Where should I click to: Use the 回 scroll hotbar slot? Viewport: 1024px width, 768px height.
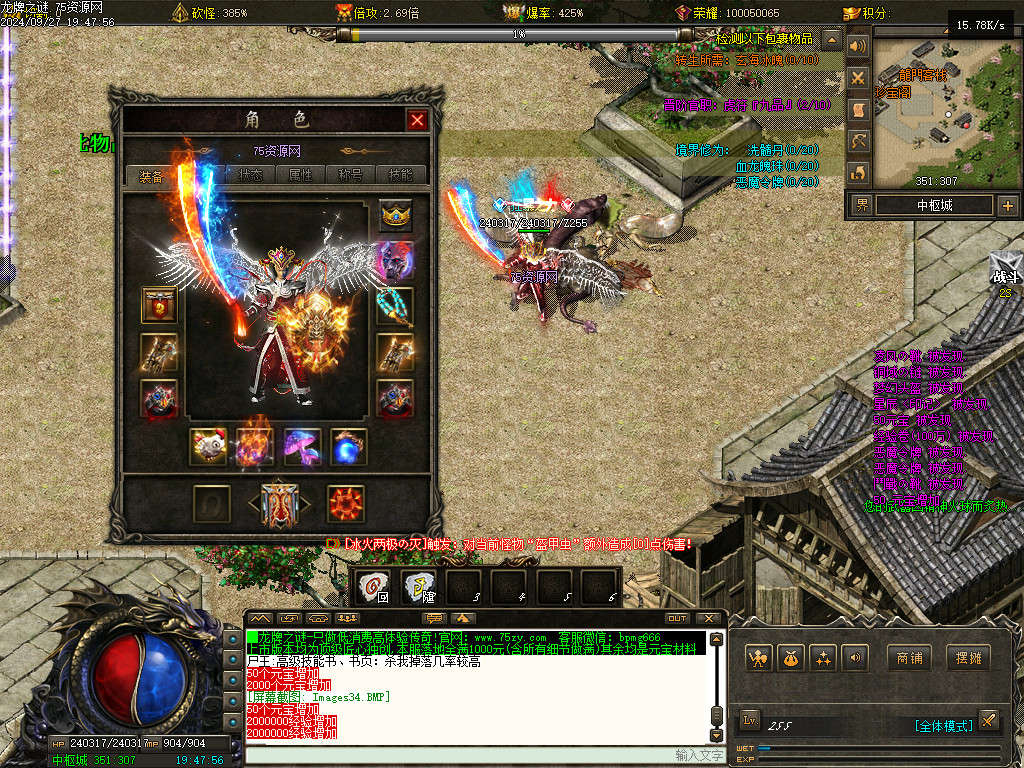point(374,587)
